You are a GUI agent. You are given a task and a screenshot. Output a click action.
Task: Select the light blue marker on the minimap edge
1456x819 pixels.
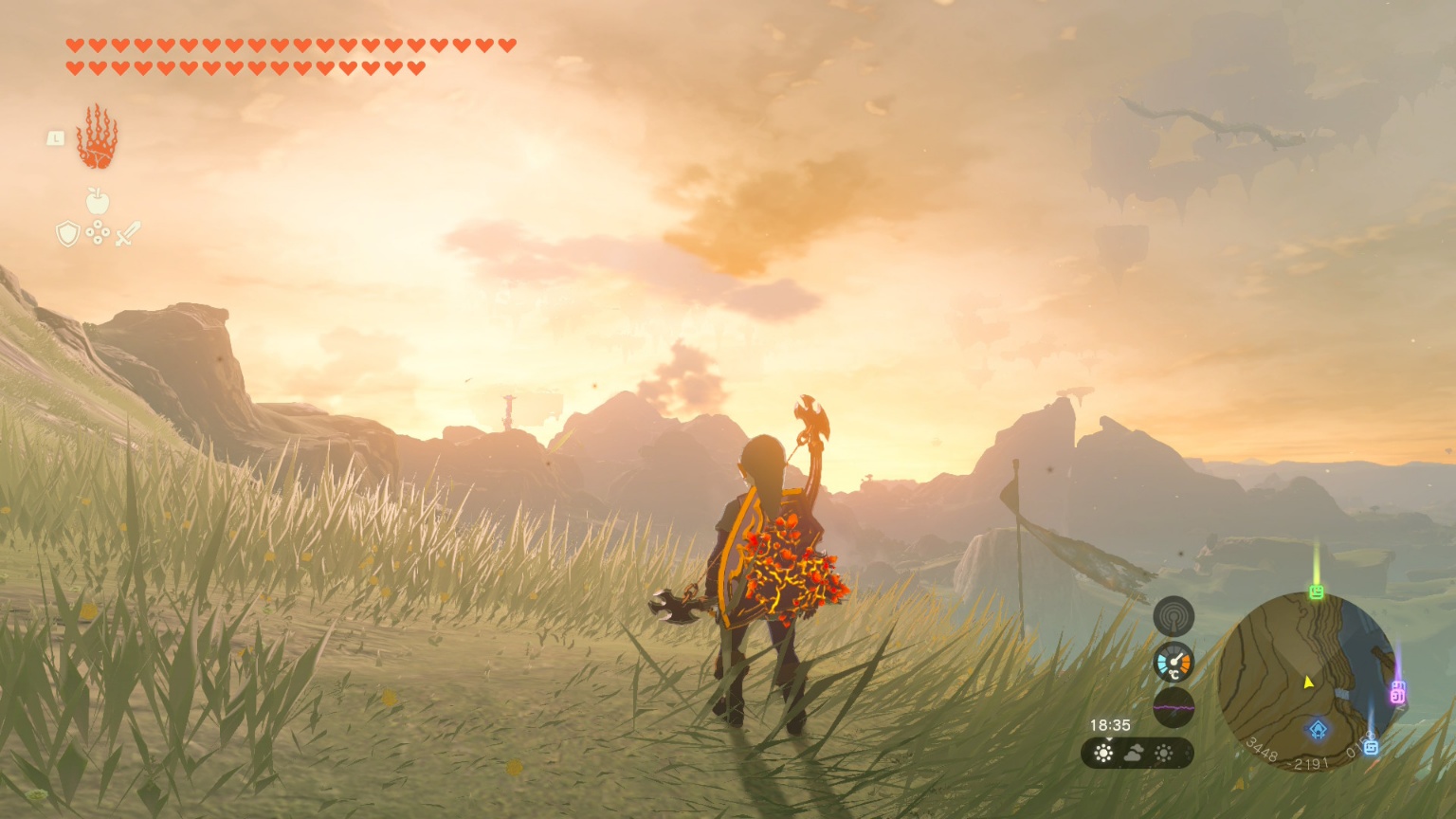[x=1371, y=747]
